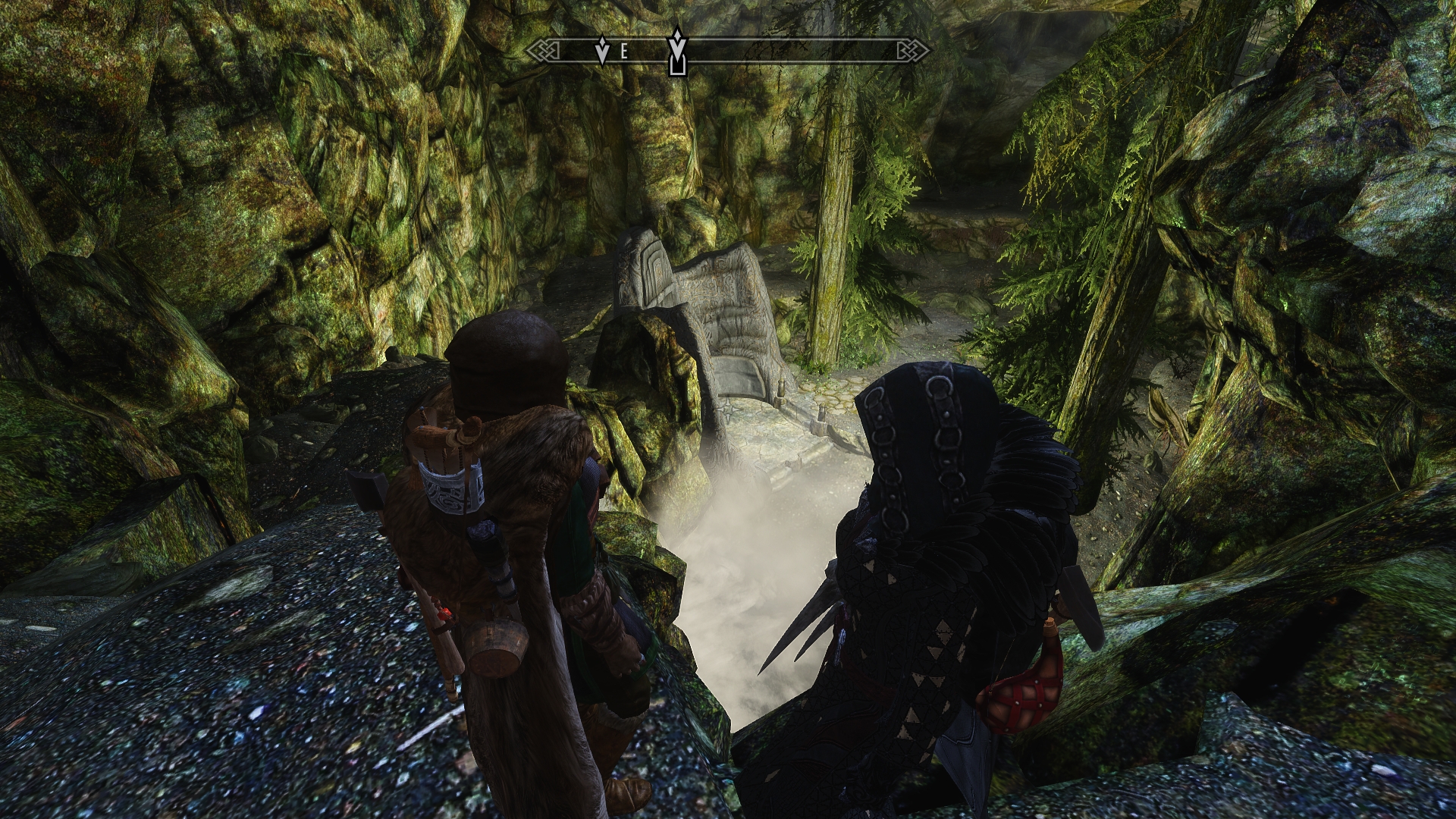1456x819 pixels.
Task: Select the small quest arrow beside the E
Action: click(603, 51)
